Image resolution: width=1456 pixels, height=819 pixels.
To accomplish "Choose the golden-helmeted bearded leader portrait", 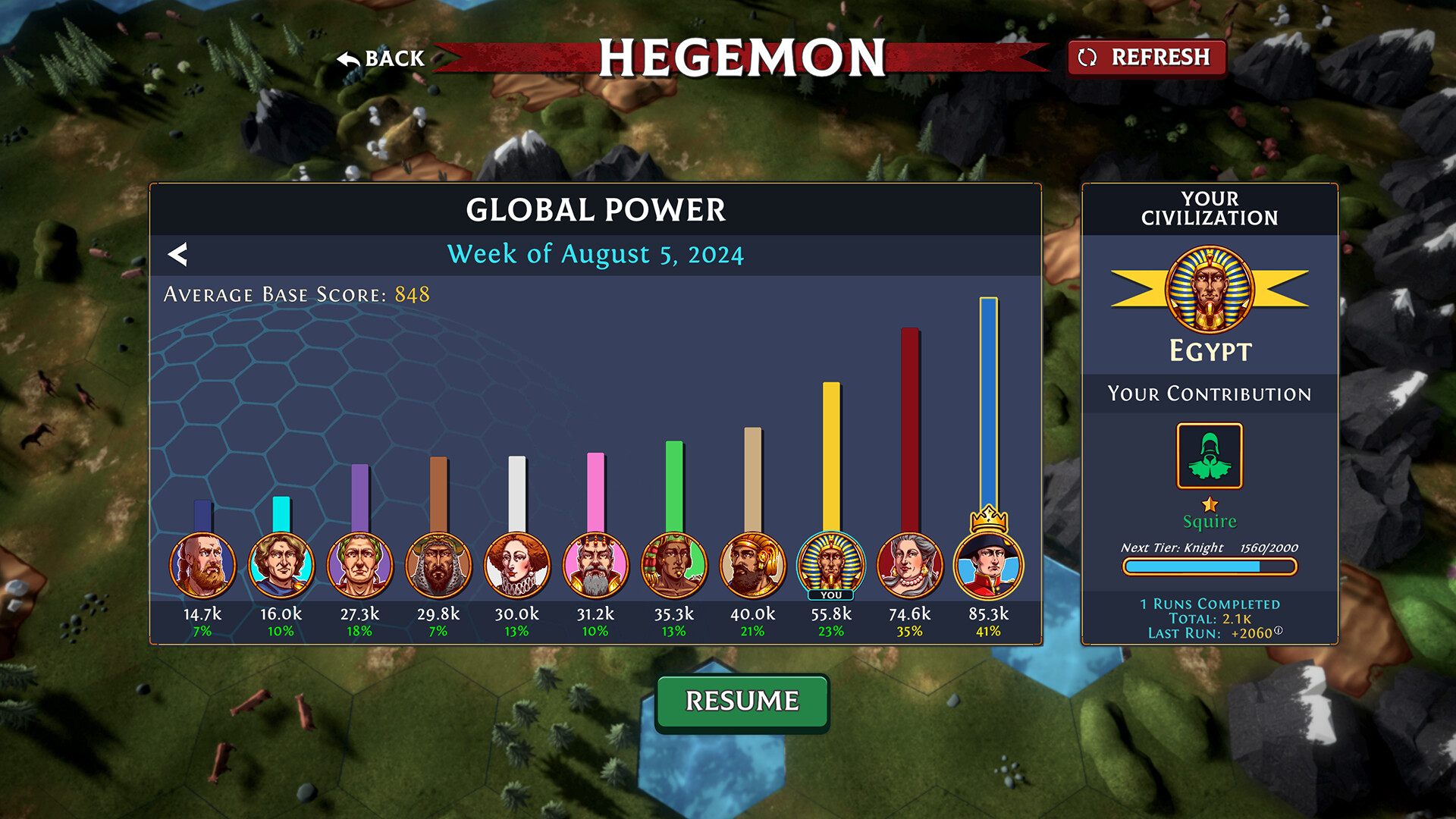I will click(x=752, y=565).
